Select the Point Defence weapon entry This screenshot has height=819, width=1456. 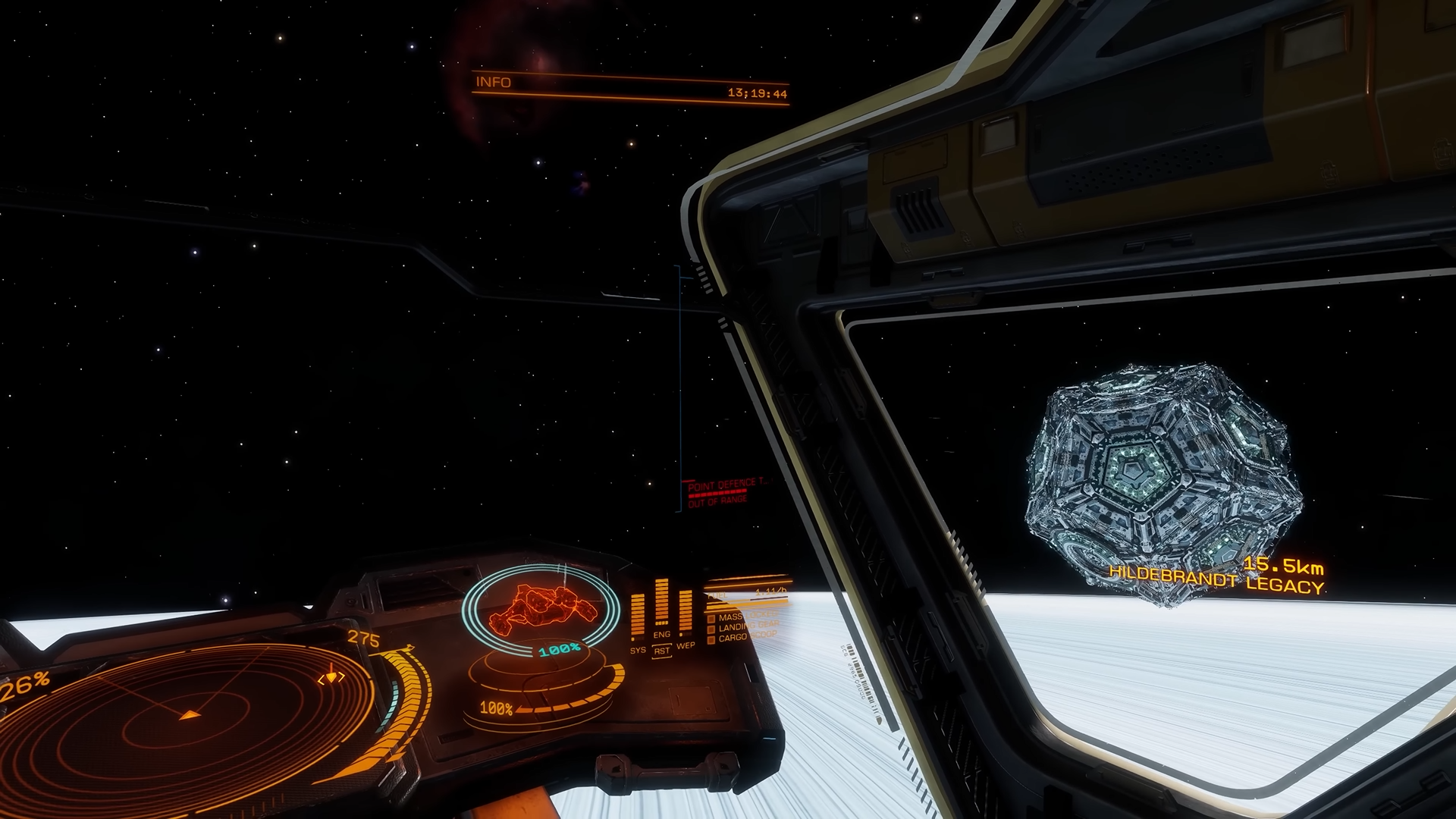pyautogui.click(x=726, y=483)
